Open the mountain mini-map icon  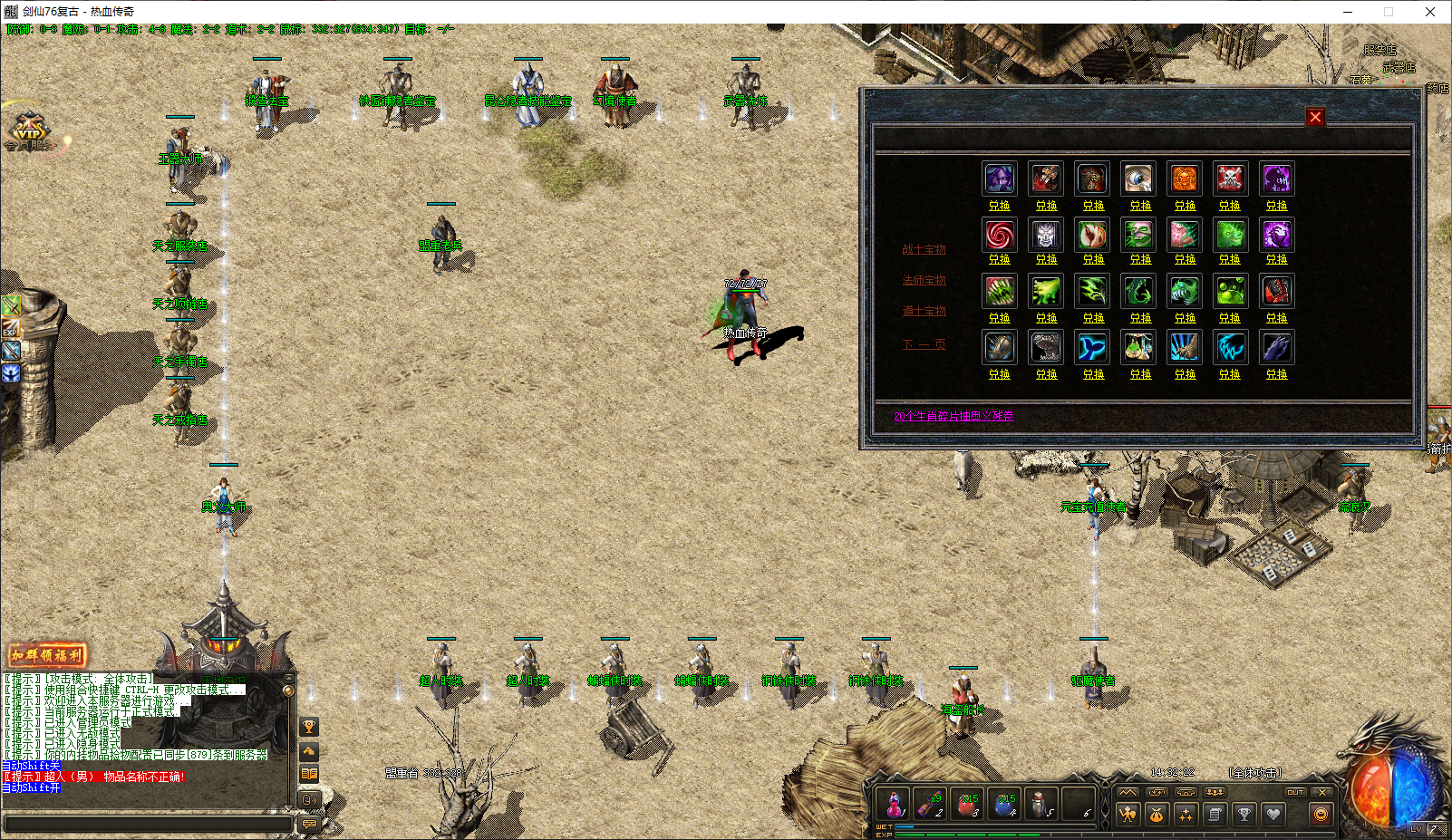click(x=1127, y=792)
